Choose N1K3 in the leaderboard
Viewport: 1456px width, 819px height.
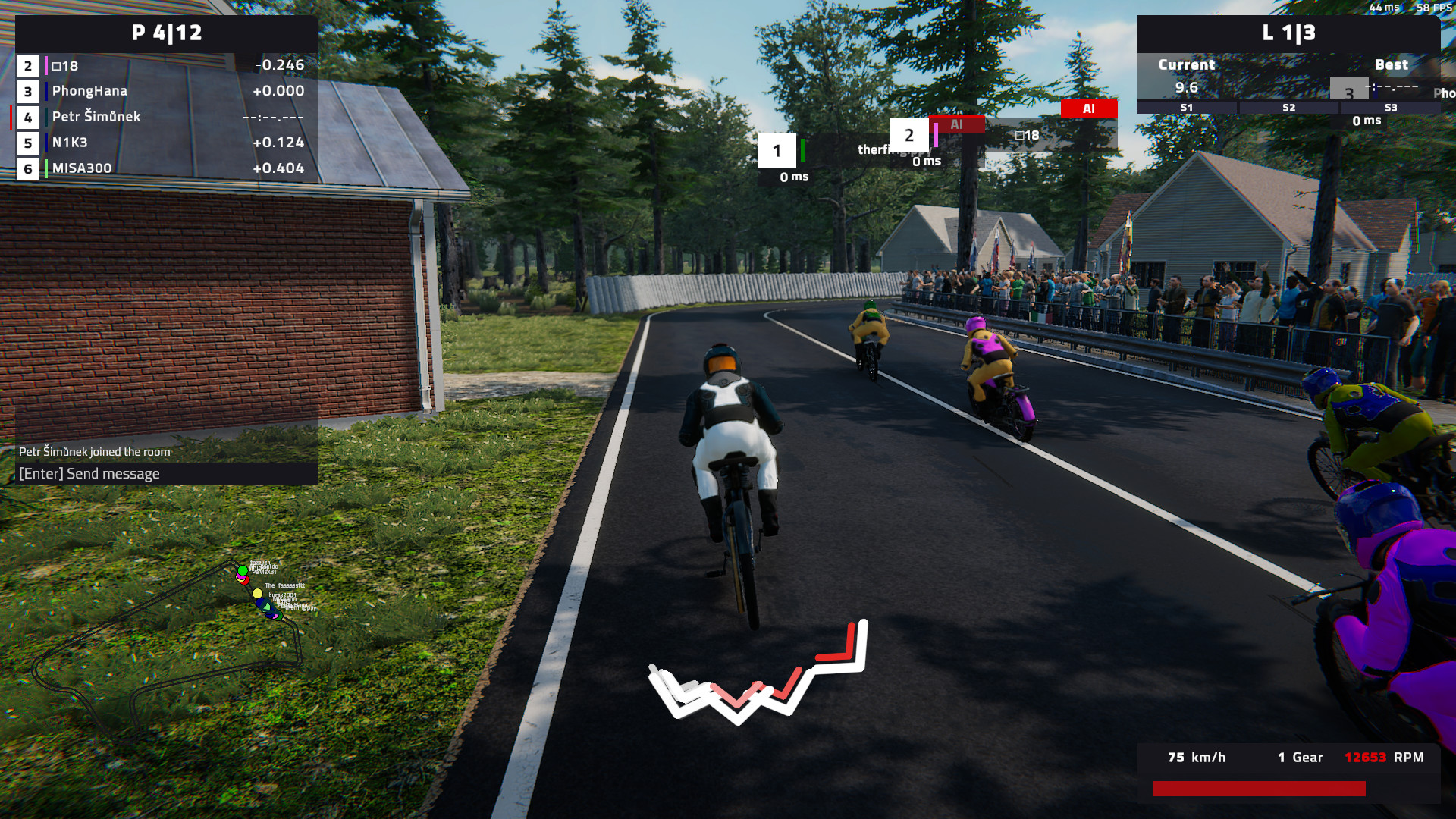click(166, 143)
